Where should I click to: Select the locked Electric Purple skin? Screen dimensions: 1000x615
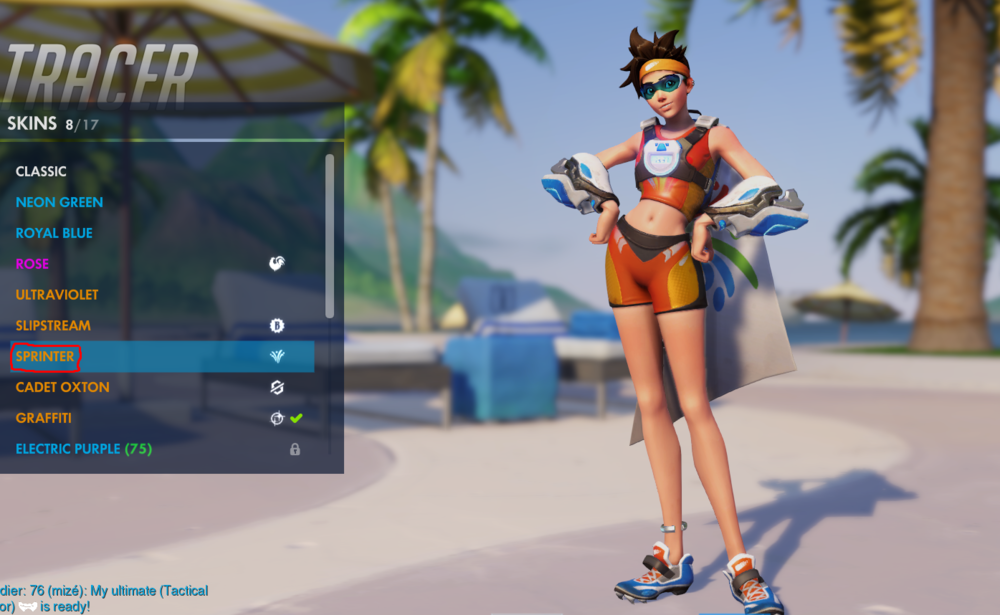83,449
